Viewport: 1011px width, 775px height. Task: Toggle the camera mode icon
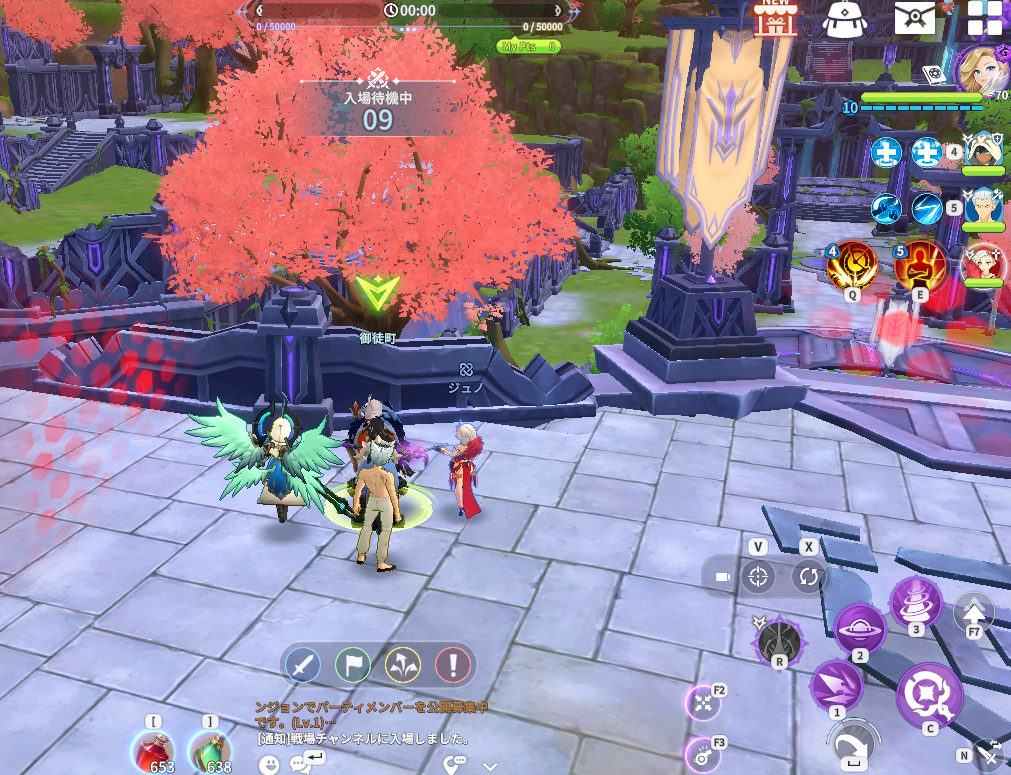pyautogui.click(x=722, y=577)
